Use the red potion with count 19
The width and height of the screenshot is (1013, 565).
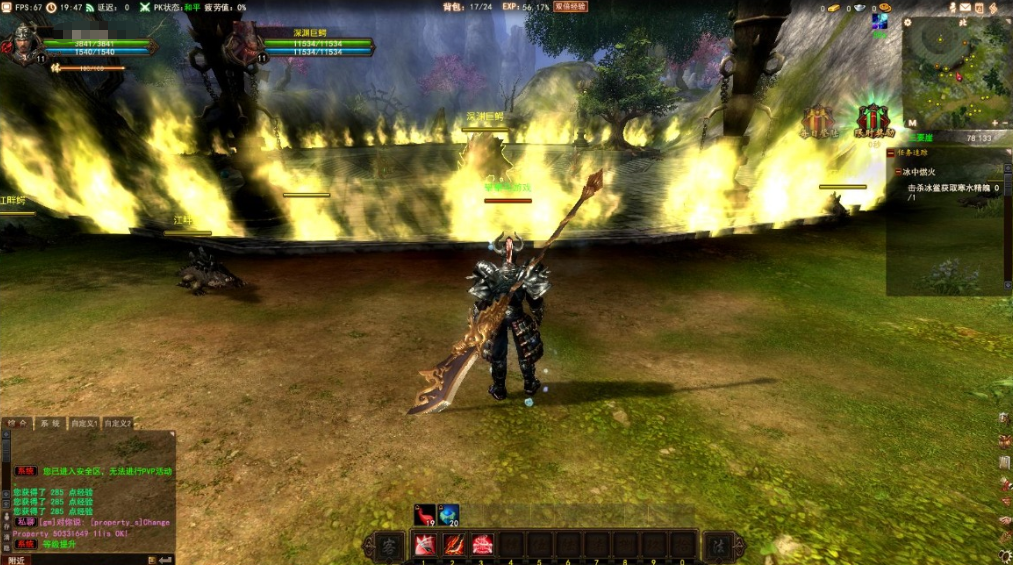coord(425,514)
